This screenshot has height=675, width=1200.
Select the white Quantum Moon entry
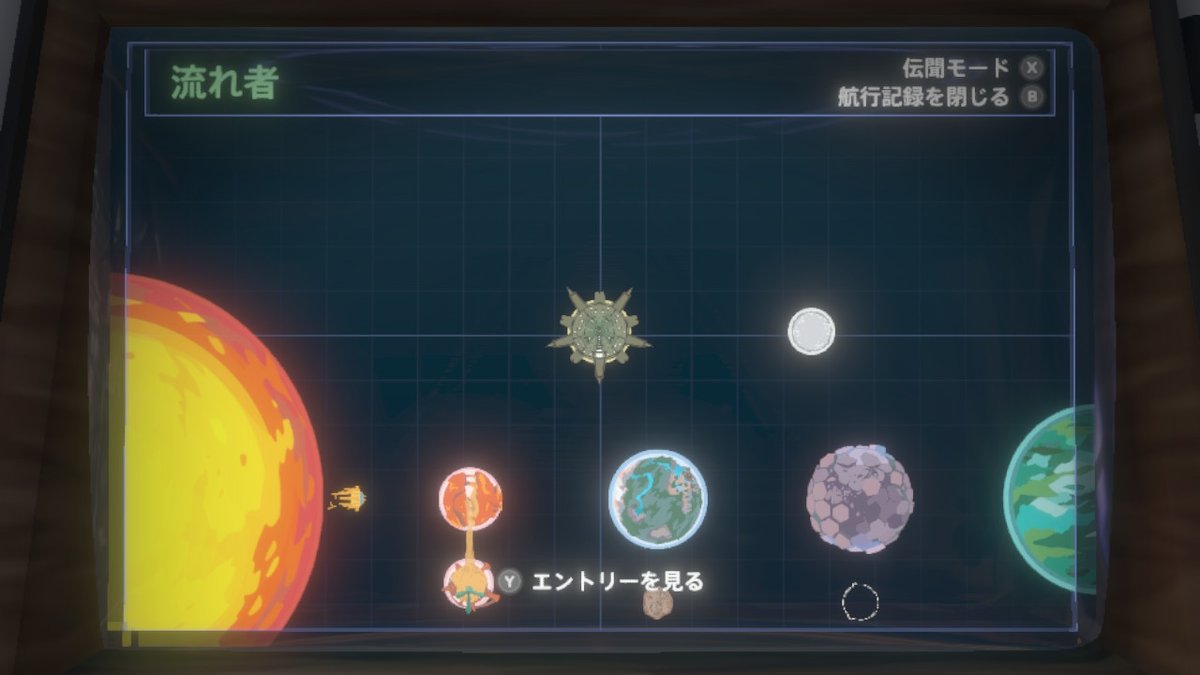(x=811, y=331)
